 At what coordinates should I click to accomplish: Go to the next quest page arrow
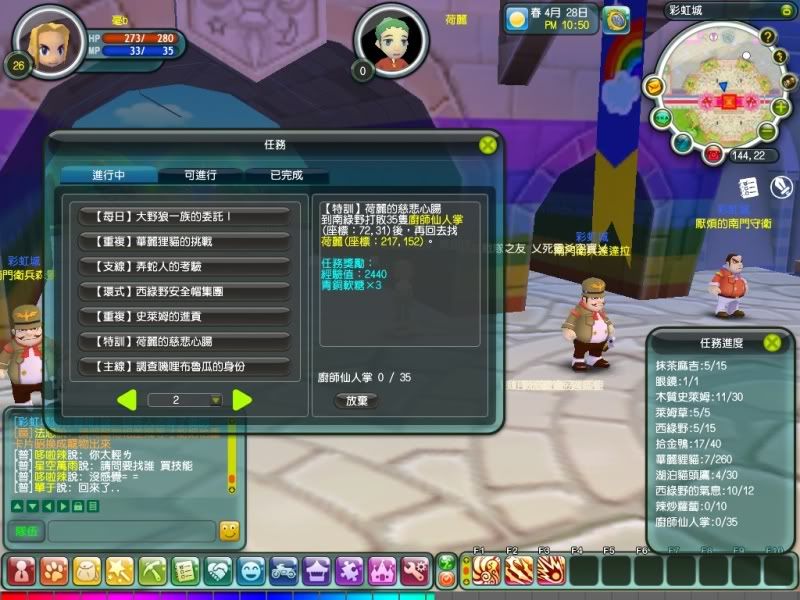click(x=242, y=400)
